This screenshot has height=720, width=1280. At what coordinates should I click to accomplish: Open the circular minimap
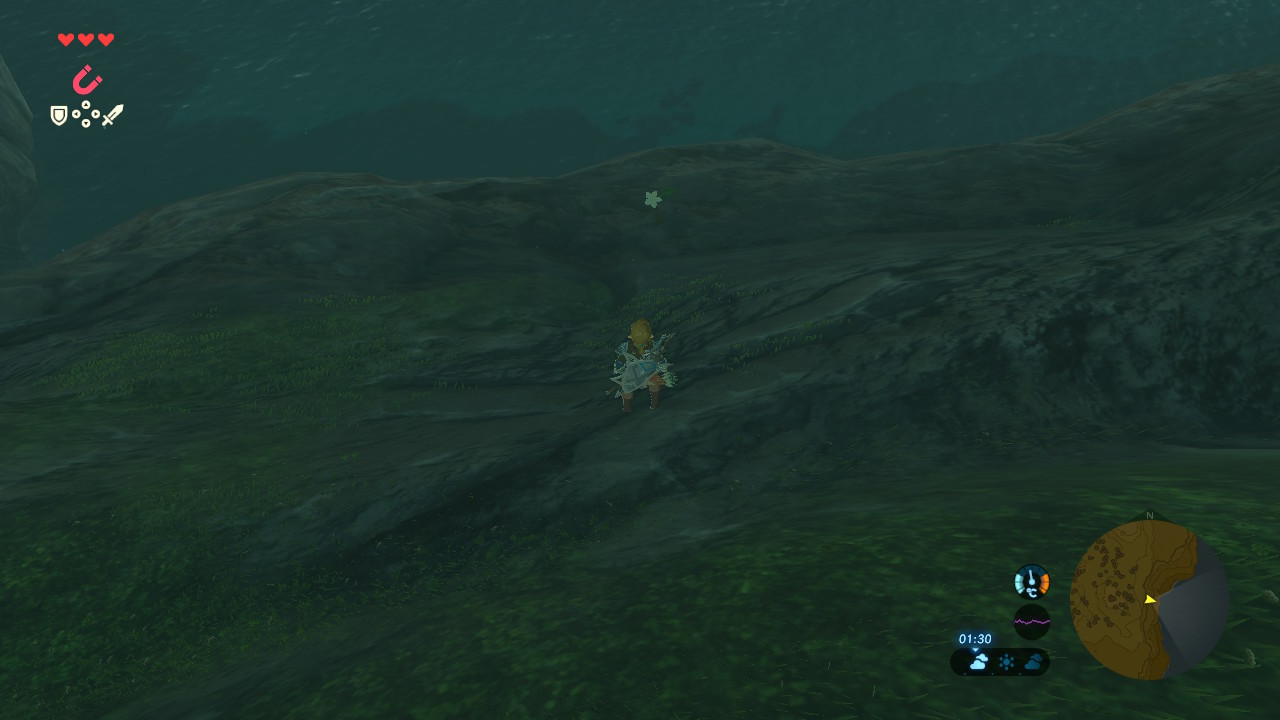[1149, 600]
